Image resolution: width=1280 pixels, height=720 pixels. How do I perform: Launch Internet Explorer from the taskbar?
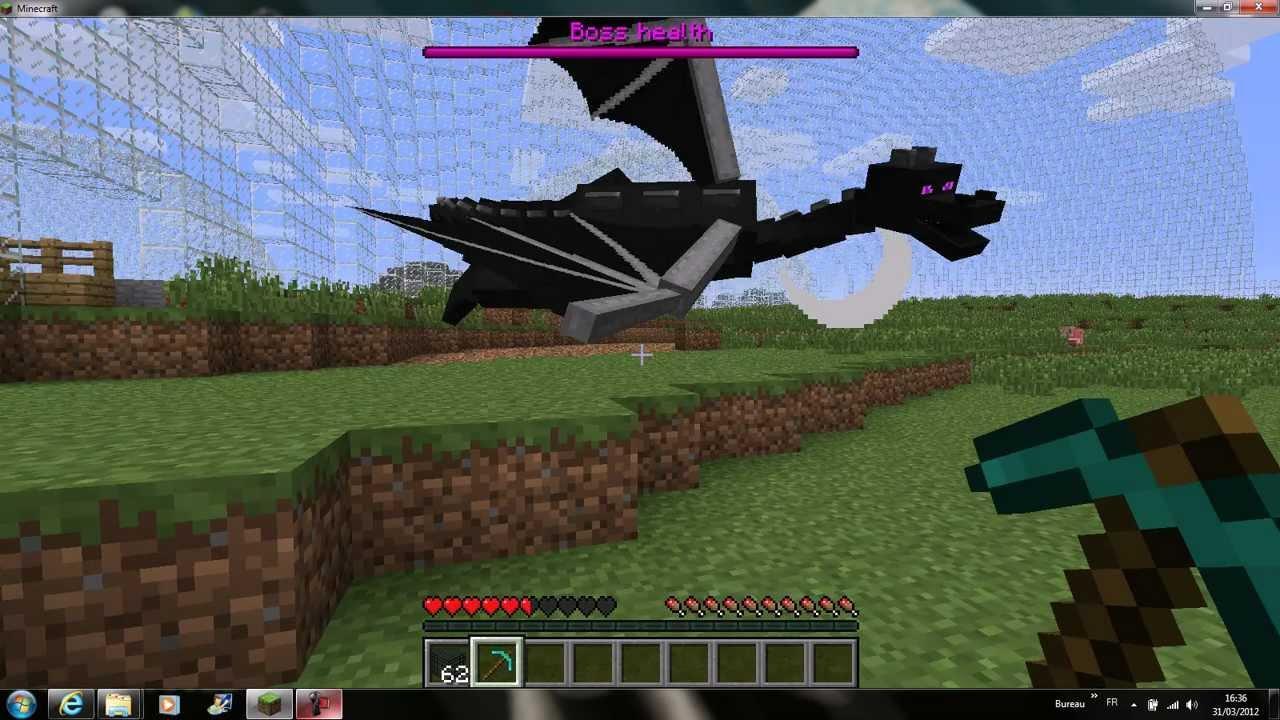(x=70, y=704)
